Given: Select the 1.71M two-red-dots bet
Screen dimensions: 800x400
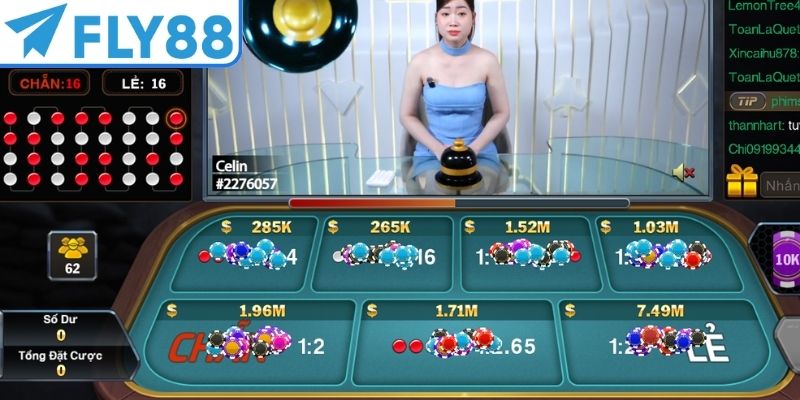Looking at the screenshot, I should [x=456, y=345].
